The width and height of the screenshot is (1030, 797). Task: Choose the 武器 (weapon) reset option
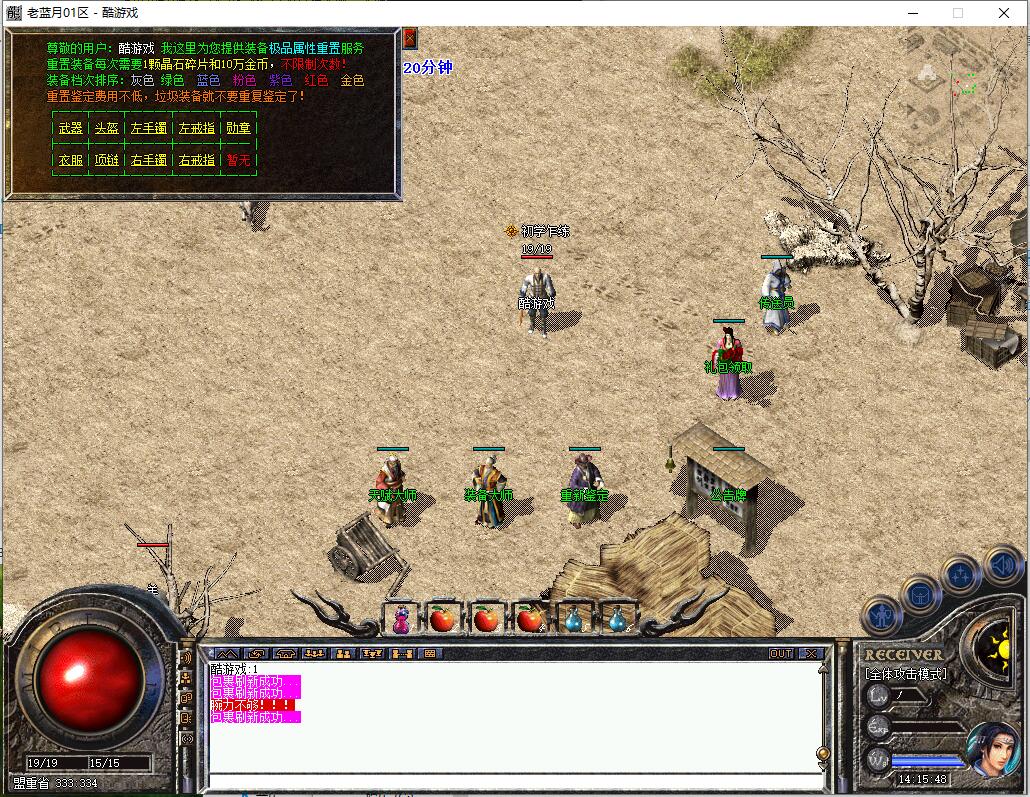coord(71,128)
